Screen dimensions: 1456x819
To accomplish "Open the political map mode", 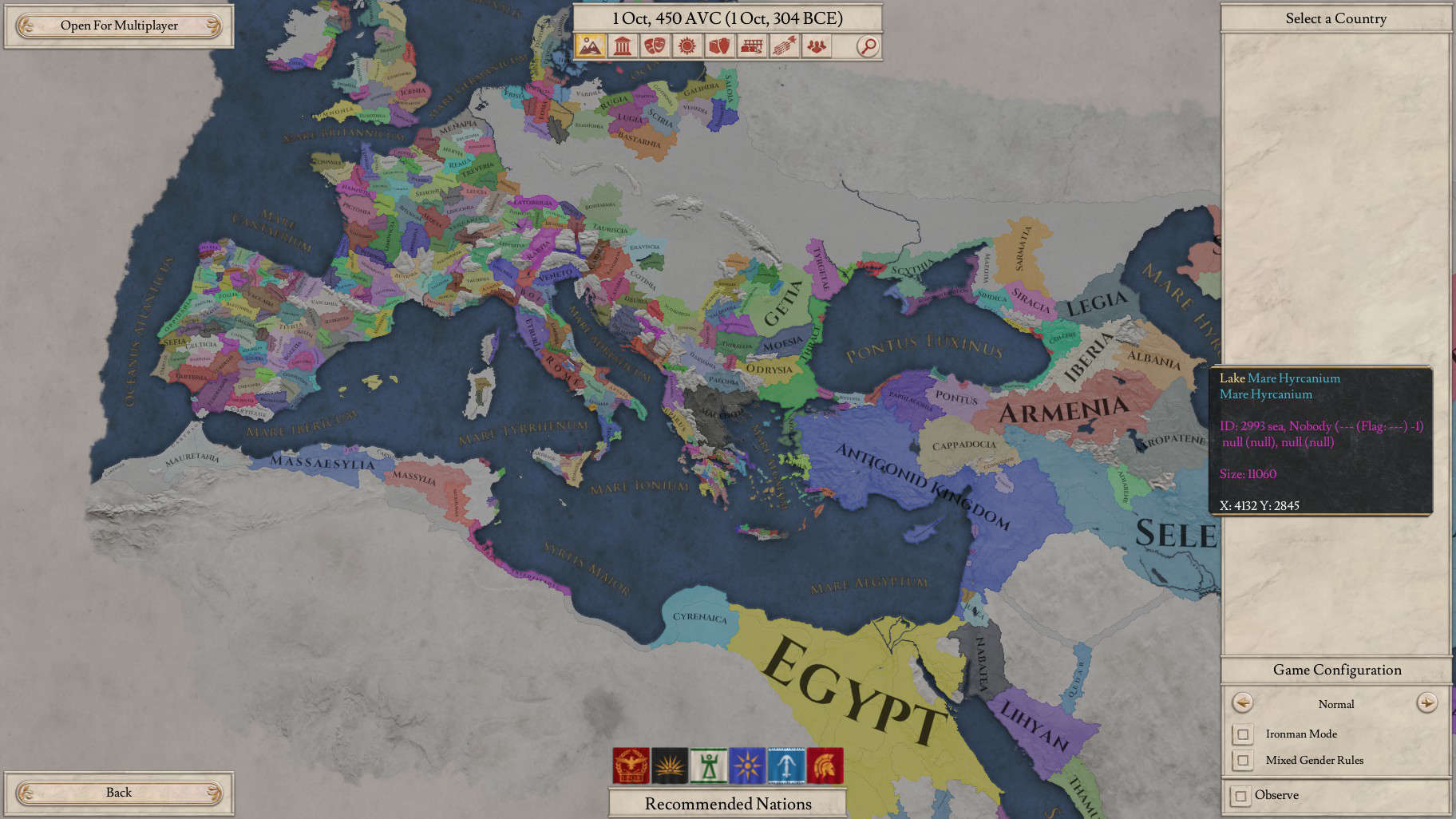I will [x=622, y=47].
